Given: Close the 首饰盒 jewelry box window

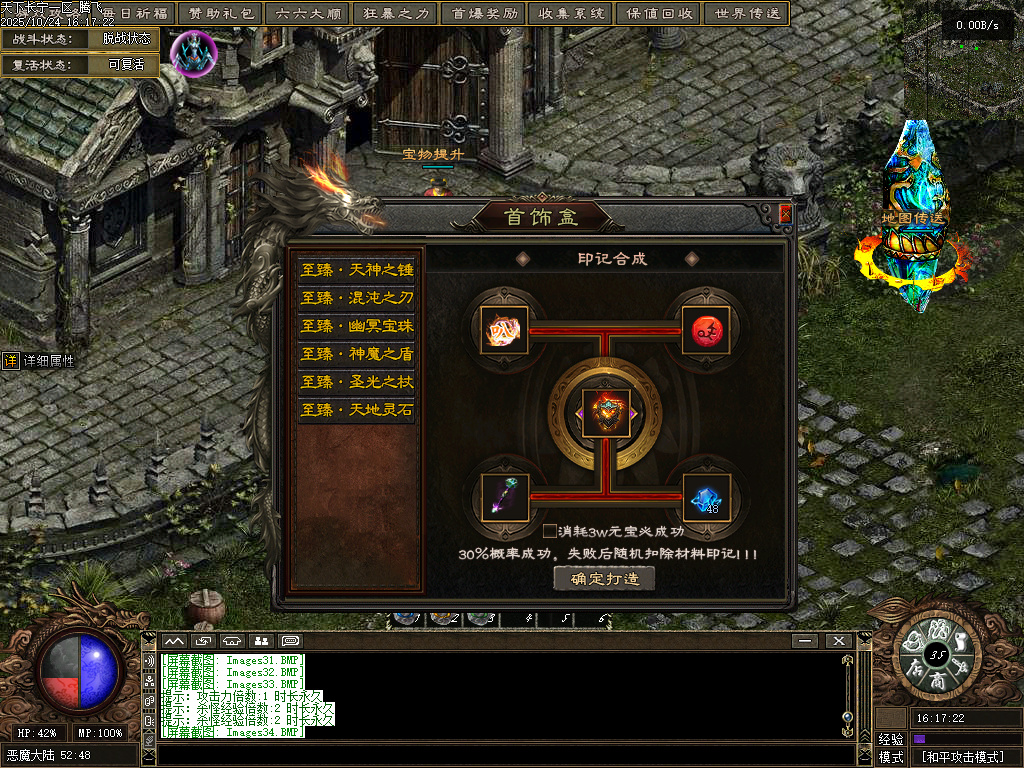Looking at the screenshot, I should coord(786,214).
